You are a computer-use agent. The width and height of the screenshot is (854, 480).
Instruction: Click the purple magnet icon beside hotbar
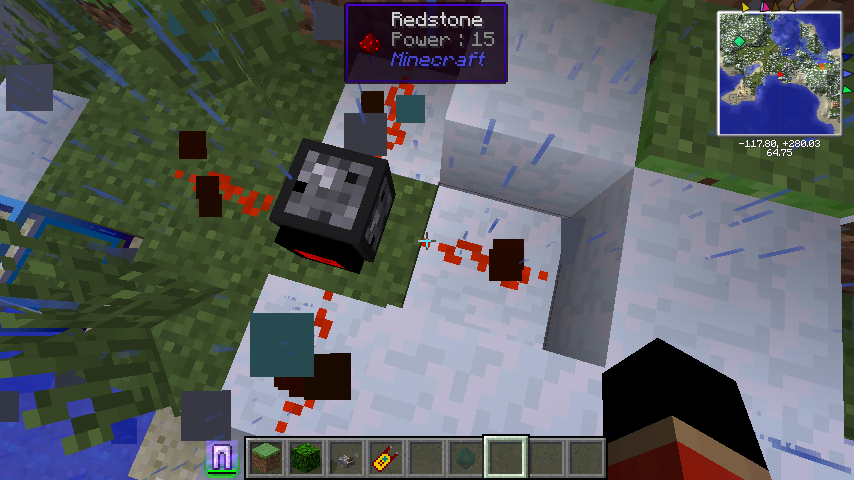coord(221,457)
